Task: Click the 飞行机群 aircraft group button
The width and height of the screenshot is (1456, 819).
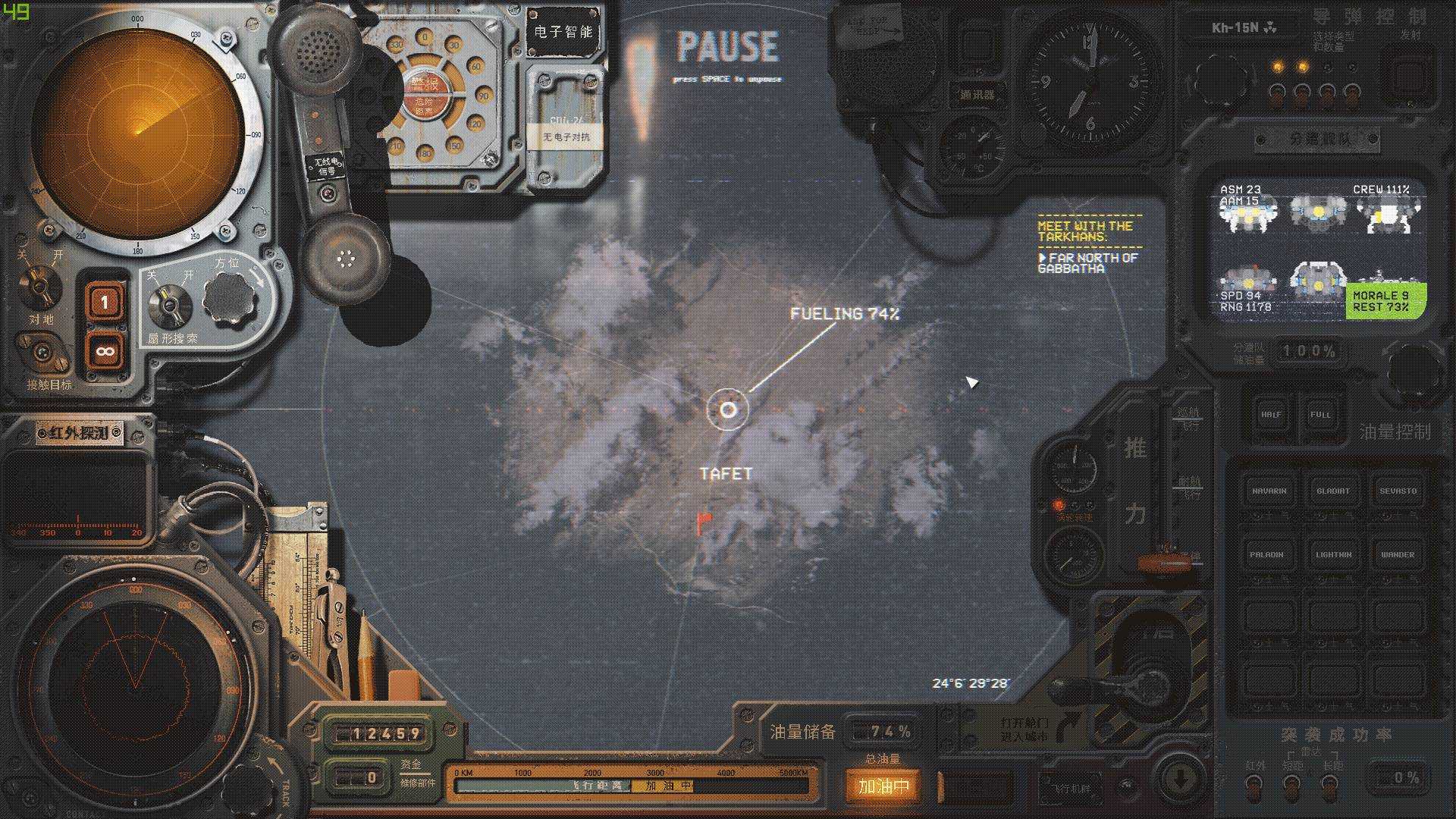Action: pos(1071,789)
